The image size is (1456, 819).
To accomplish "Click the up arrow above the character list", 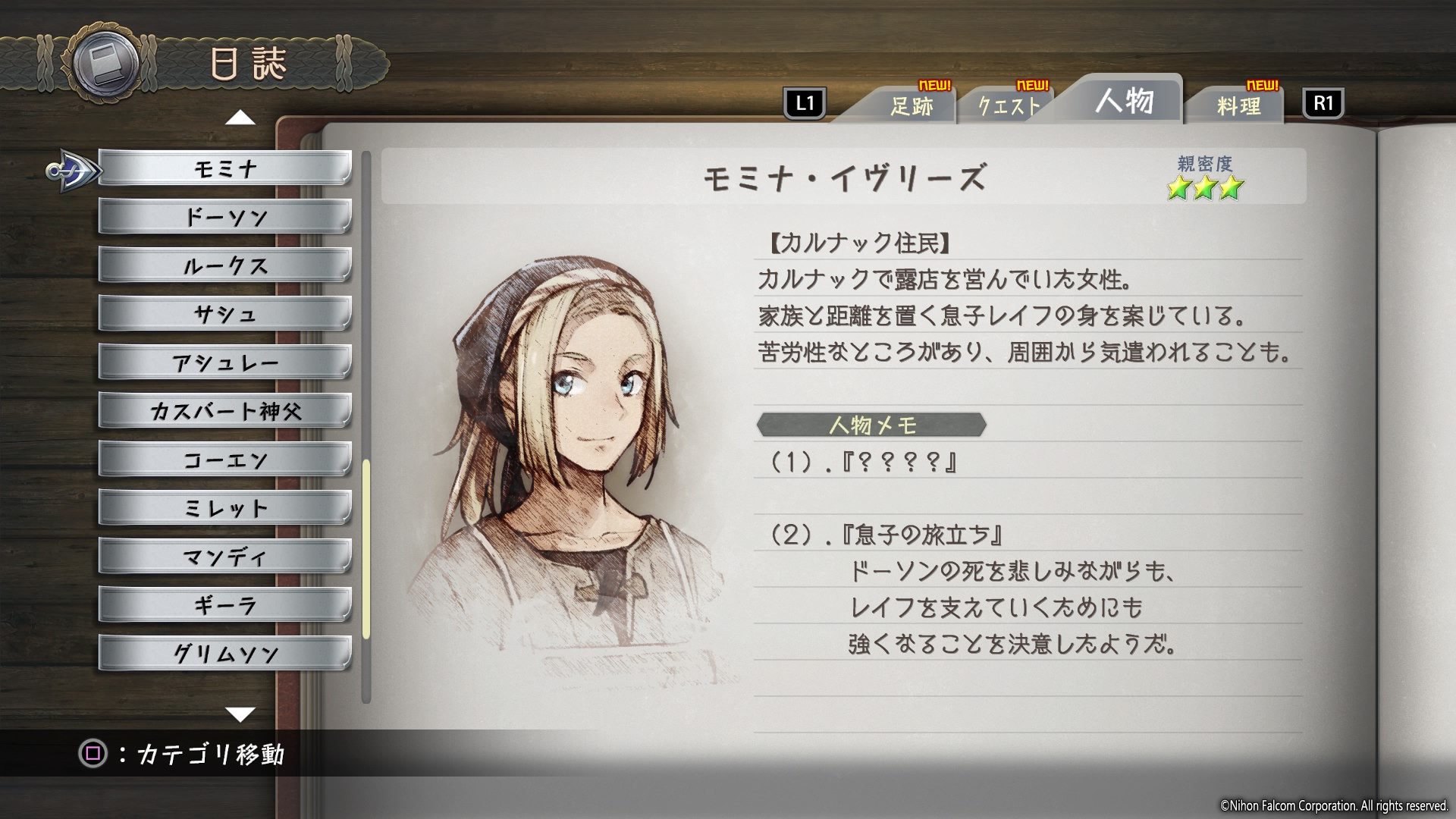I will (x=240, y=118).
